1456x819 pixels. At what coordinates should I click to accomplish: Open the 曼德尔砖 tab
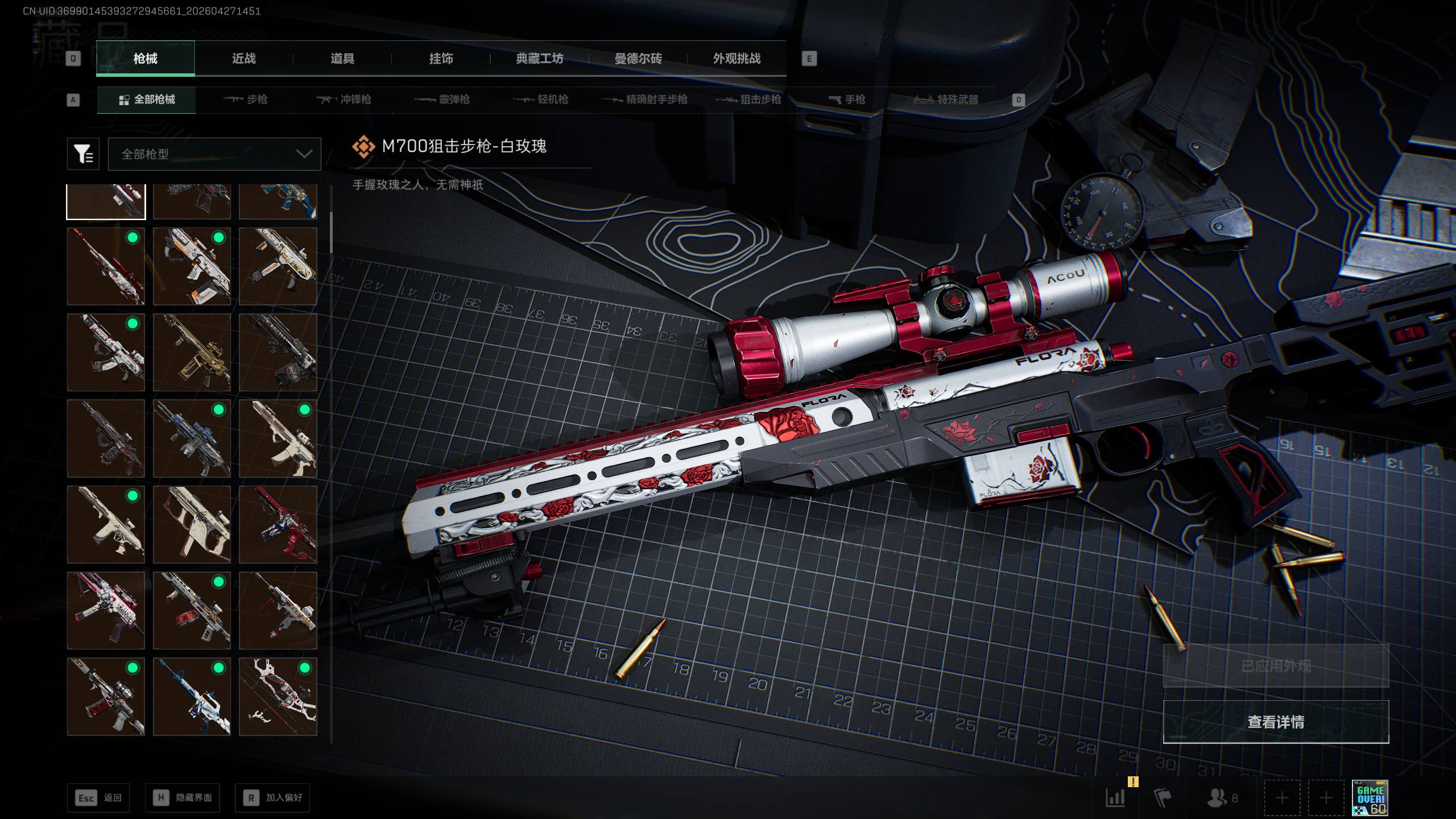coord(638,59)
